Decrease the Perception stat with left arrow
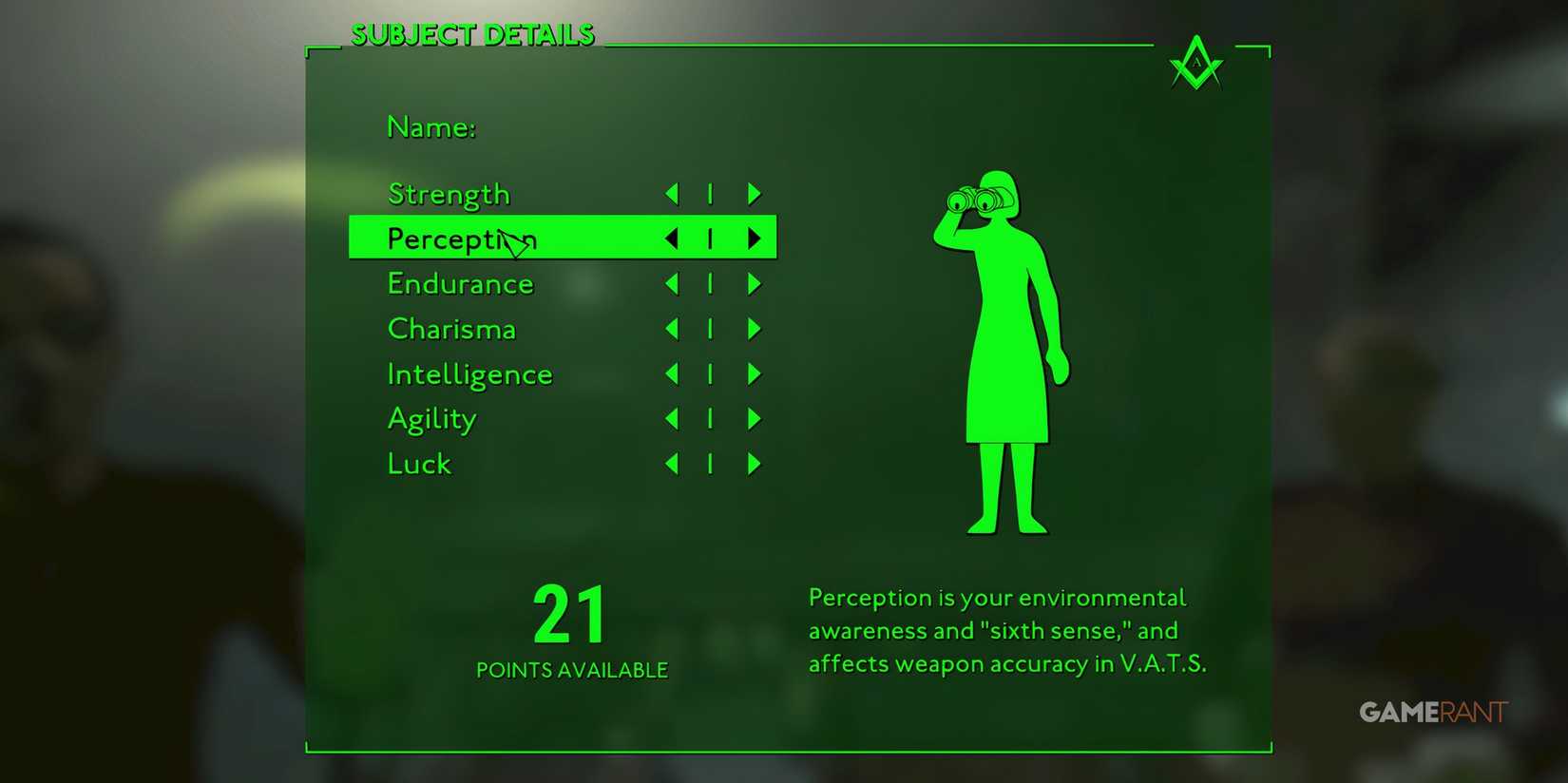The image size is (1568, 783). (671, 239)
